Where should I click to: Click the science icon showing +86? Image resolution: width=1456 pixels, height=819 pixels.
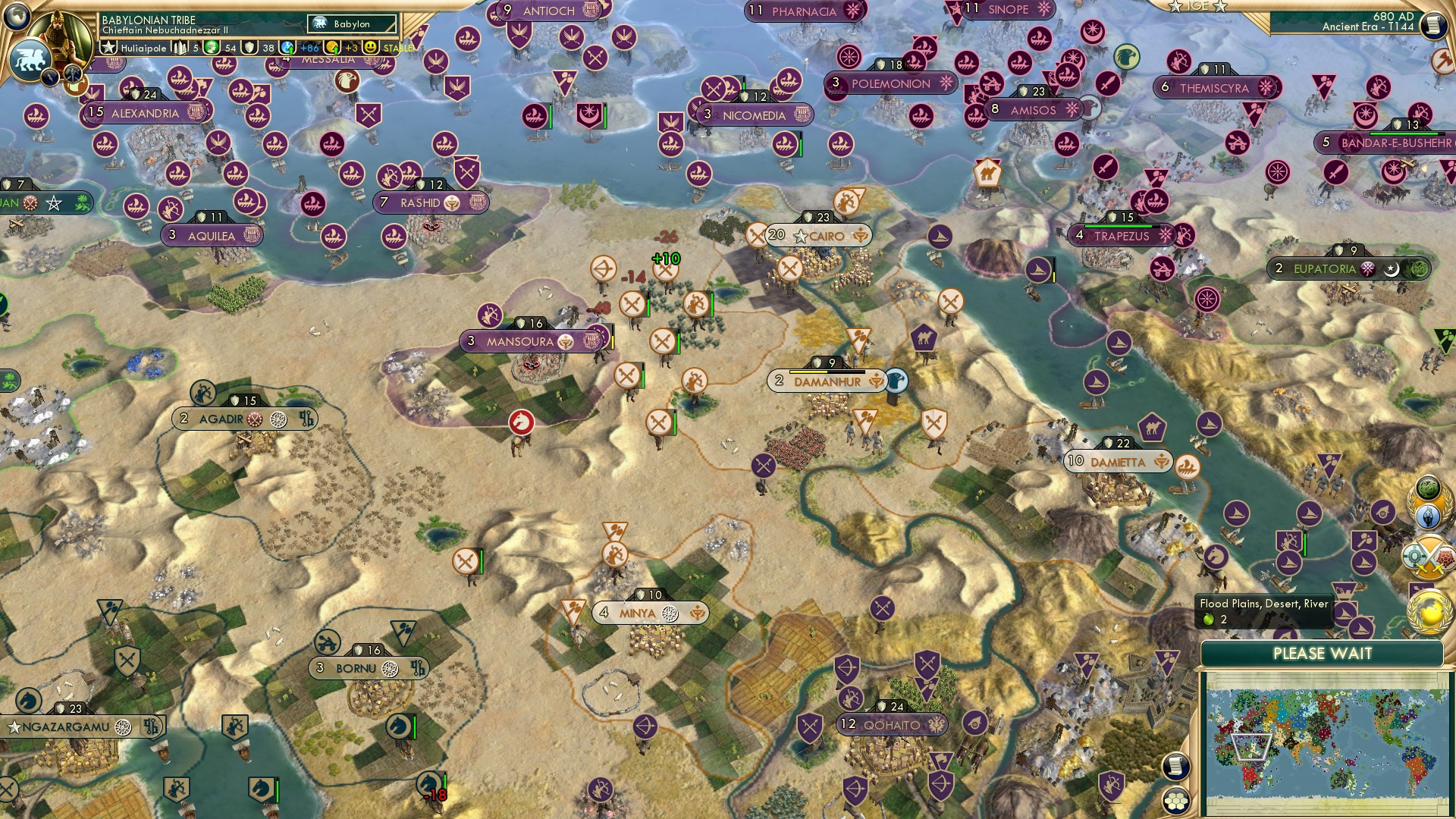click(x=287, y=47)
